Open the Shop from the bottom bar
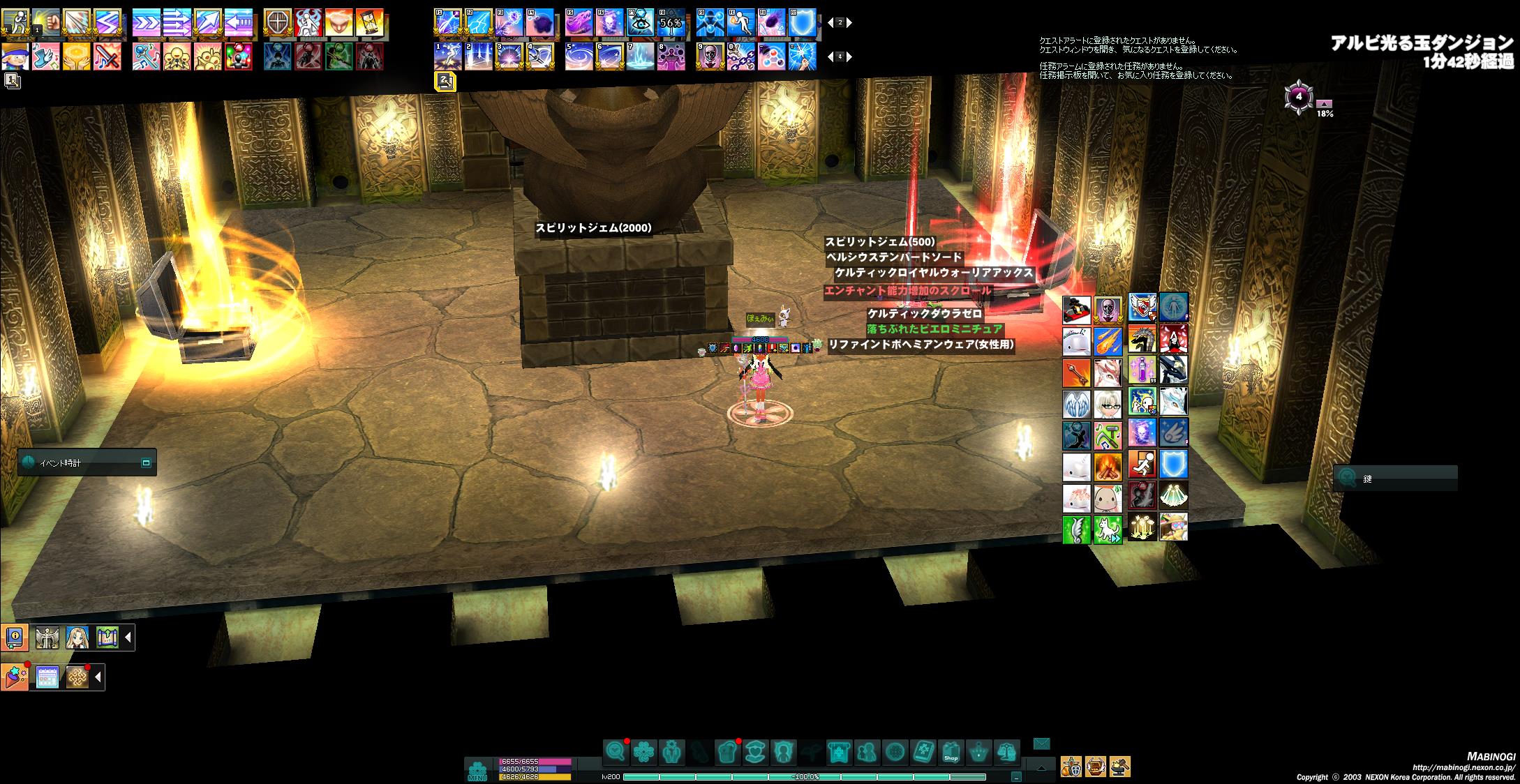The image size is (1520, 784). pos(951,753)
